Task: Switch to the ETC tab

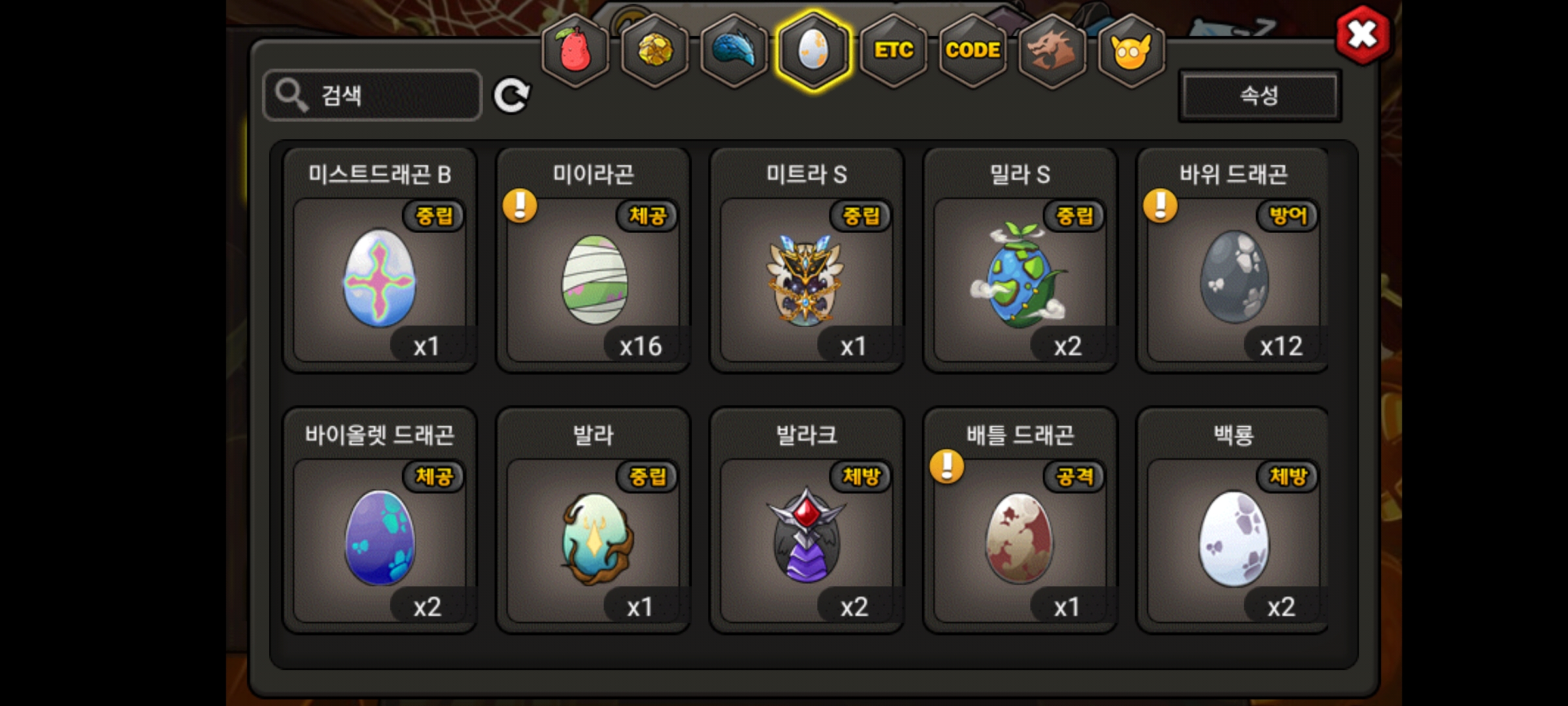Action: (893, 50)
